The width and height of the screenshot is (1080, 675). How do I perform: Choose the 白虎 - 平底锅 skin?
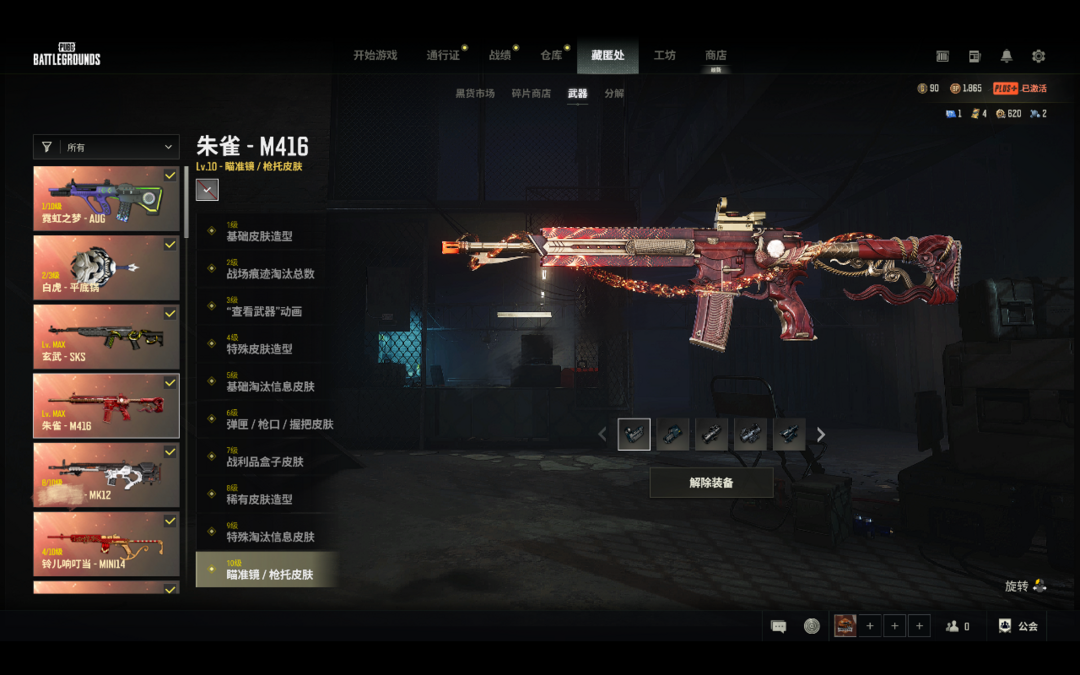pos(106,268)
